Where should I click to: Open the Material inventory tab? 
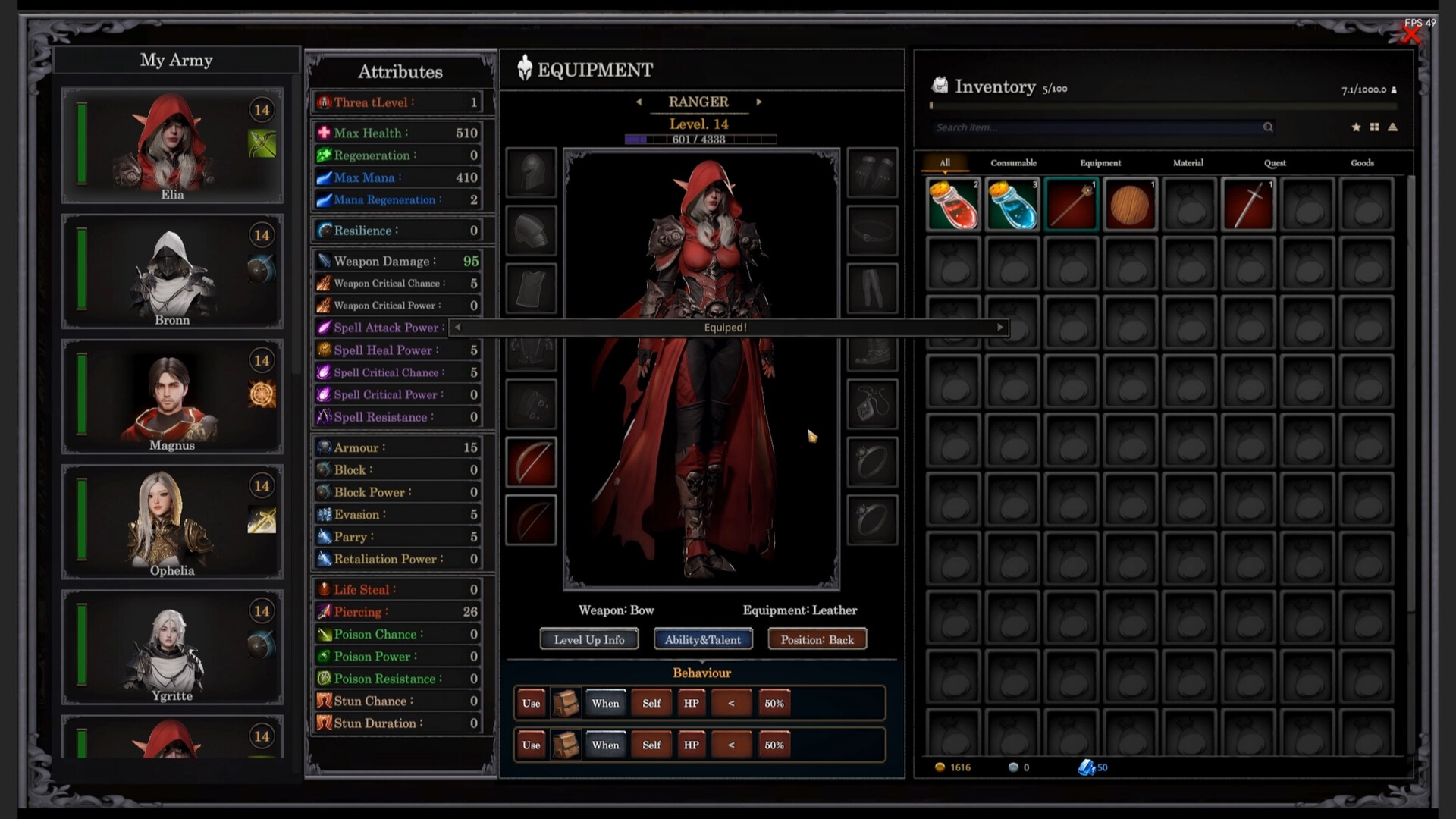click(x=1188, y=162)
